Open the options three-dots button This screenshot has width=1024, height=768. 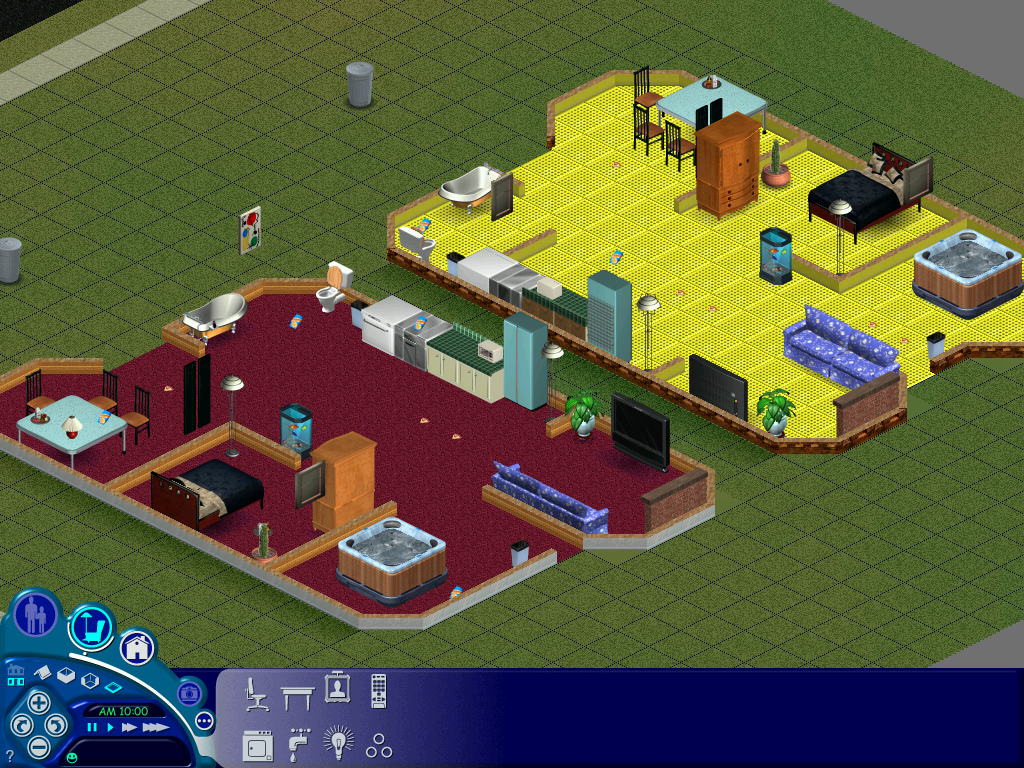(204, 720)
